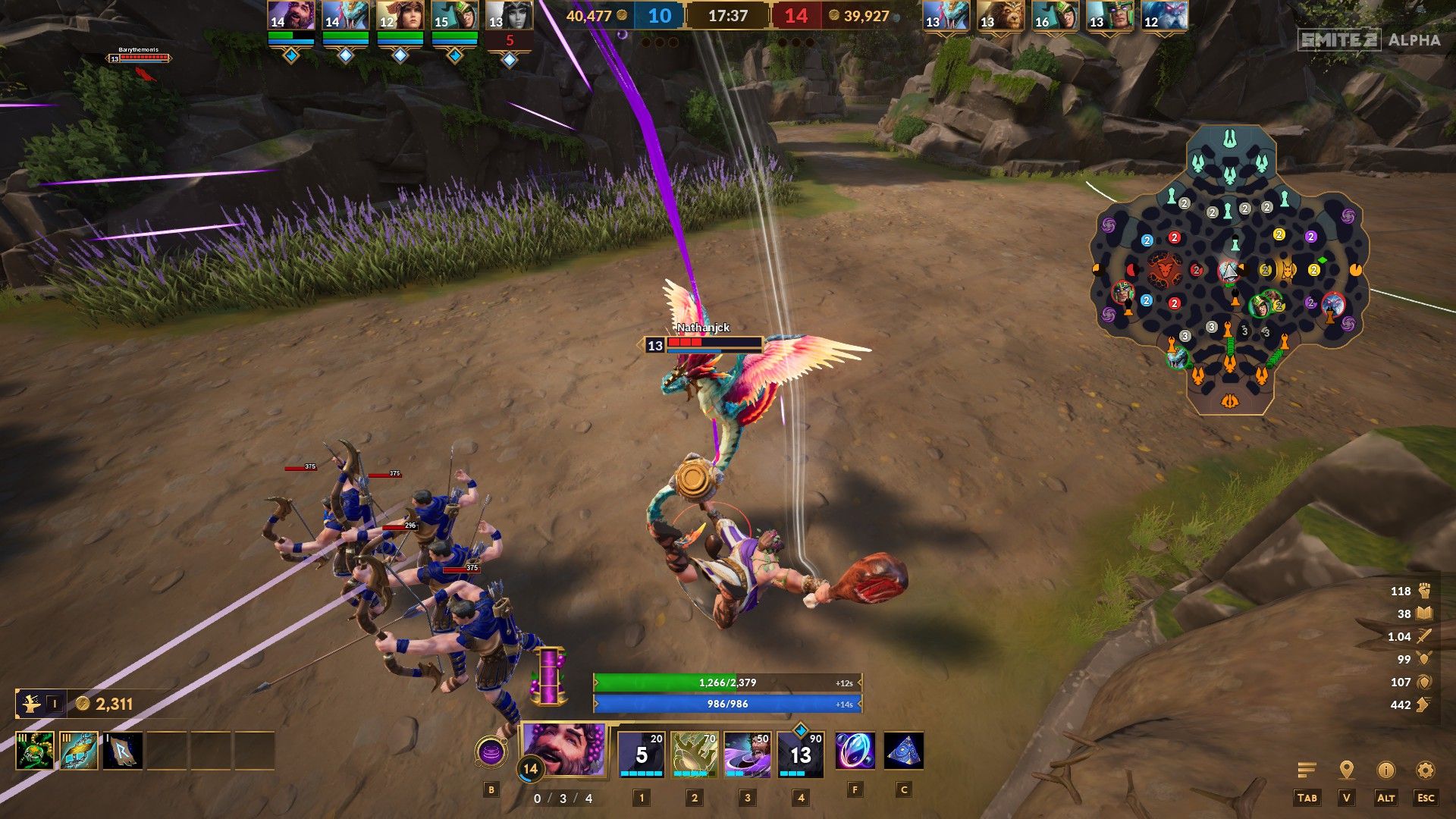Activate the purple swirl third ability
The width and height of the screenshot is (1456, 819).
(x=747, y=755)
